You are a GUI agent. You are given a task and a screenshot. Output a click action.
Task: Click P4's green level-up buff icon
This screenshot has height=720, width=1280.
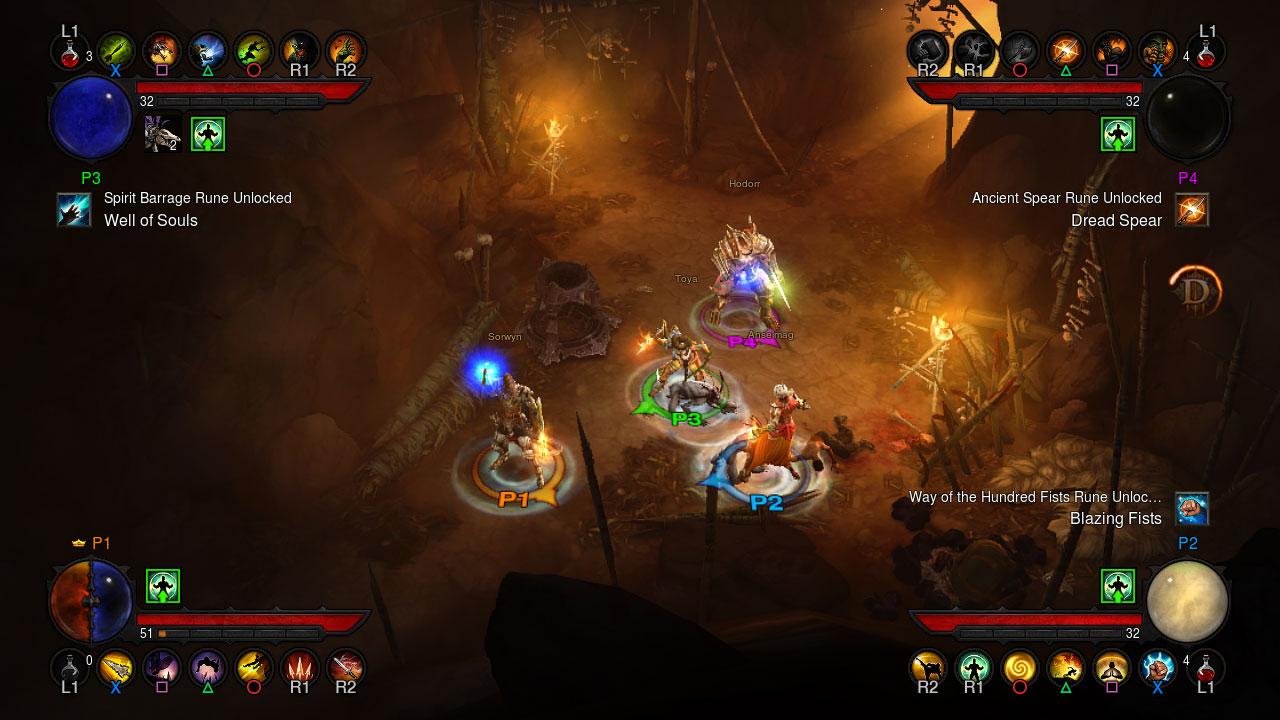tap(1118, 134)
